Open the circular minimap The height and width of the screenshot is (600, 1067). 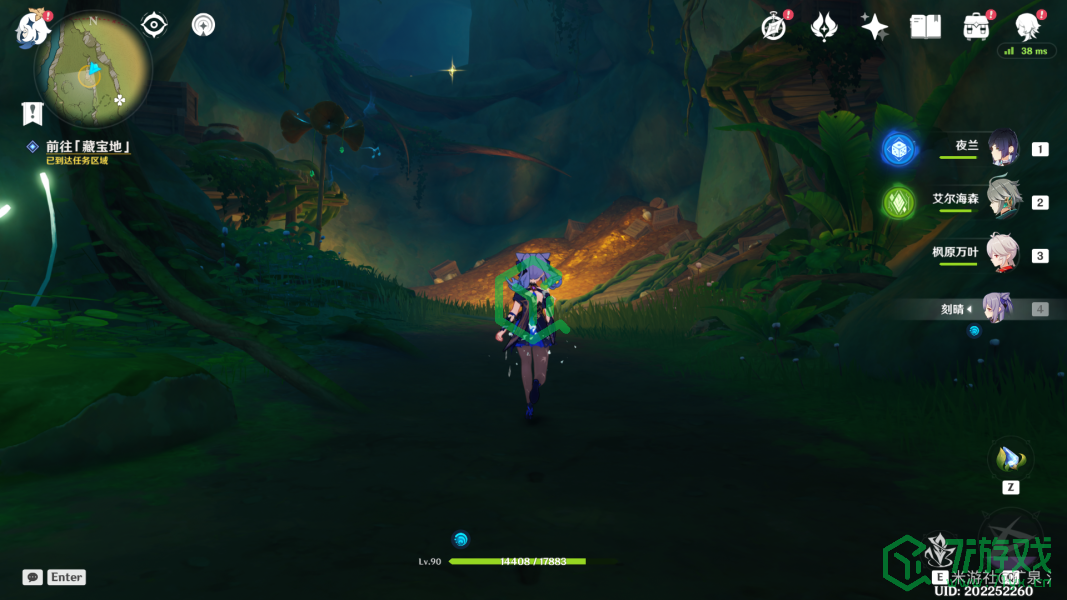point(93,70)
